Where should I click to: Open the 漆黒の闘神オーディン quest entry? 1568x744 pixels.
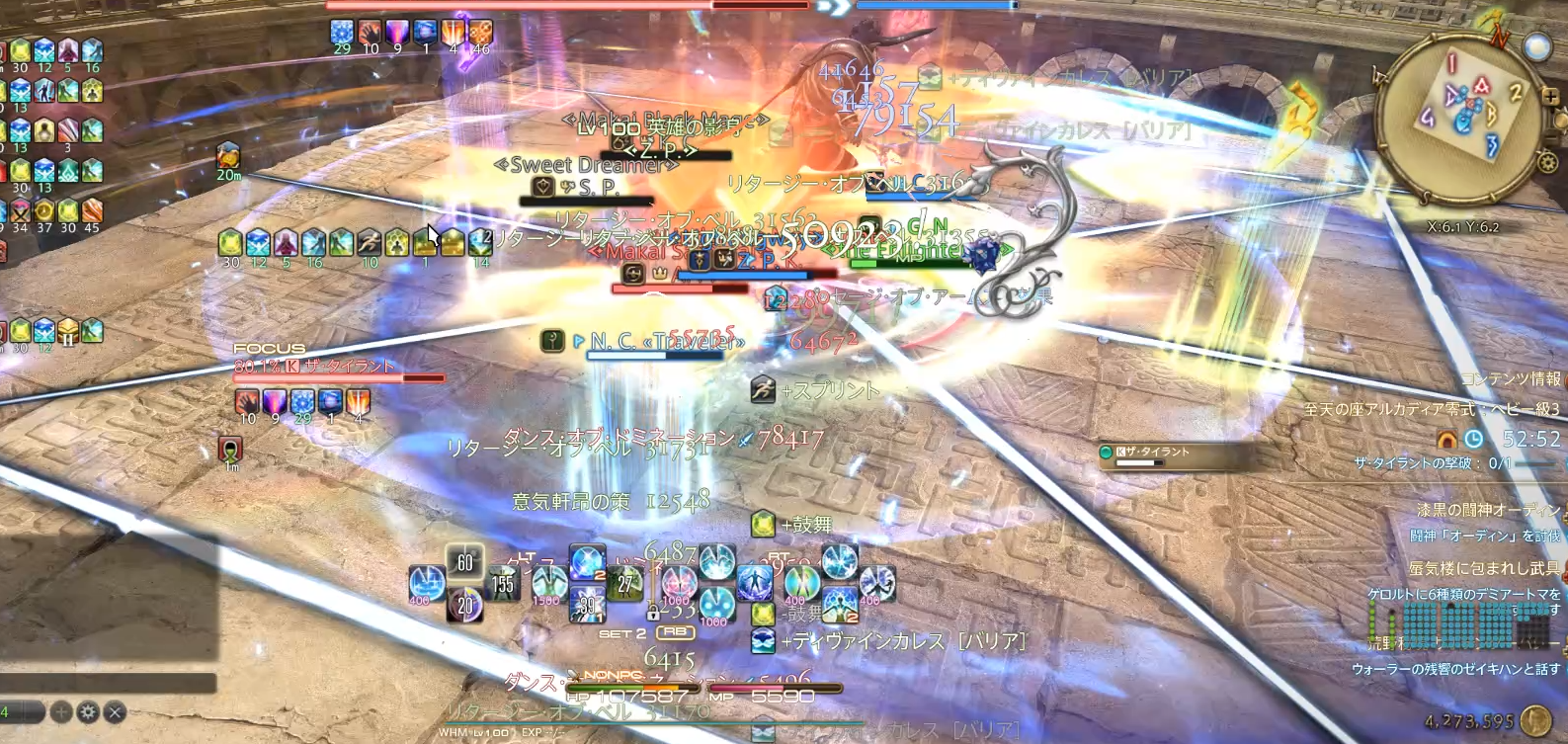click(x=1488, y=510)
